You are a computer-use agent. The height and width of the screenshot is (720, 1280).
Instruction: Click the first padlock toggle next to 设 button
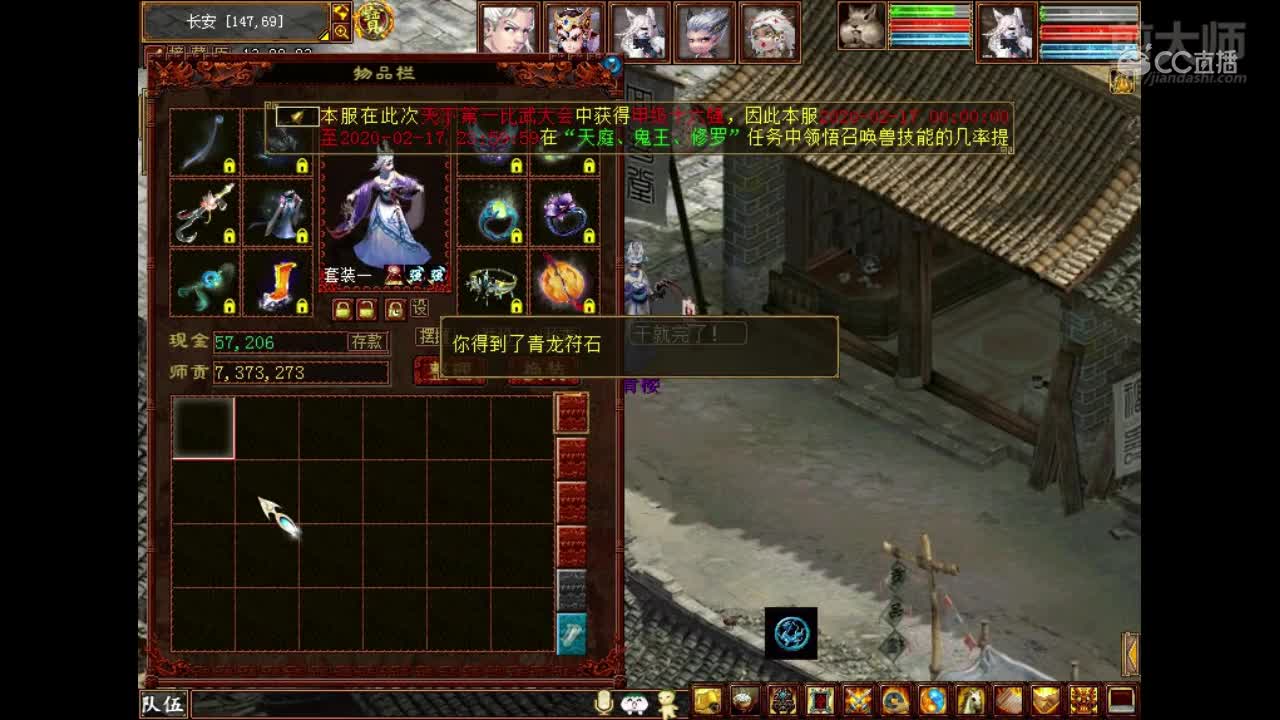click(x=342, y=307)
